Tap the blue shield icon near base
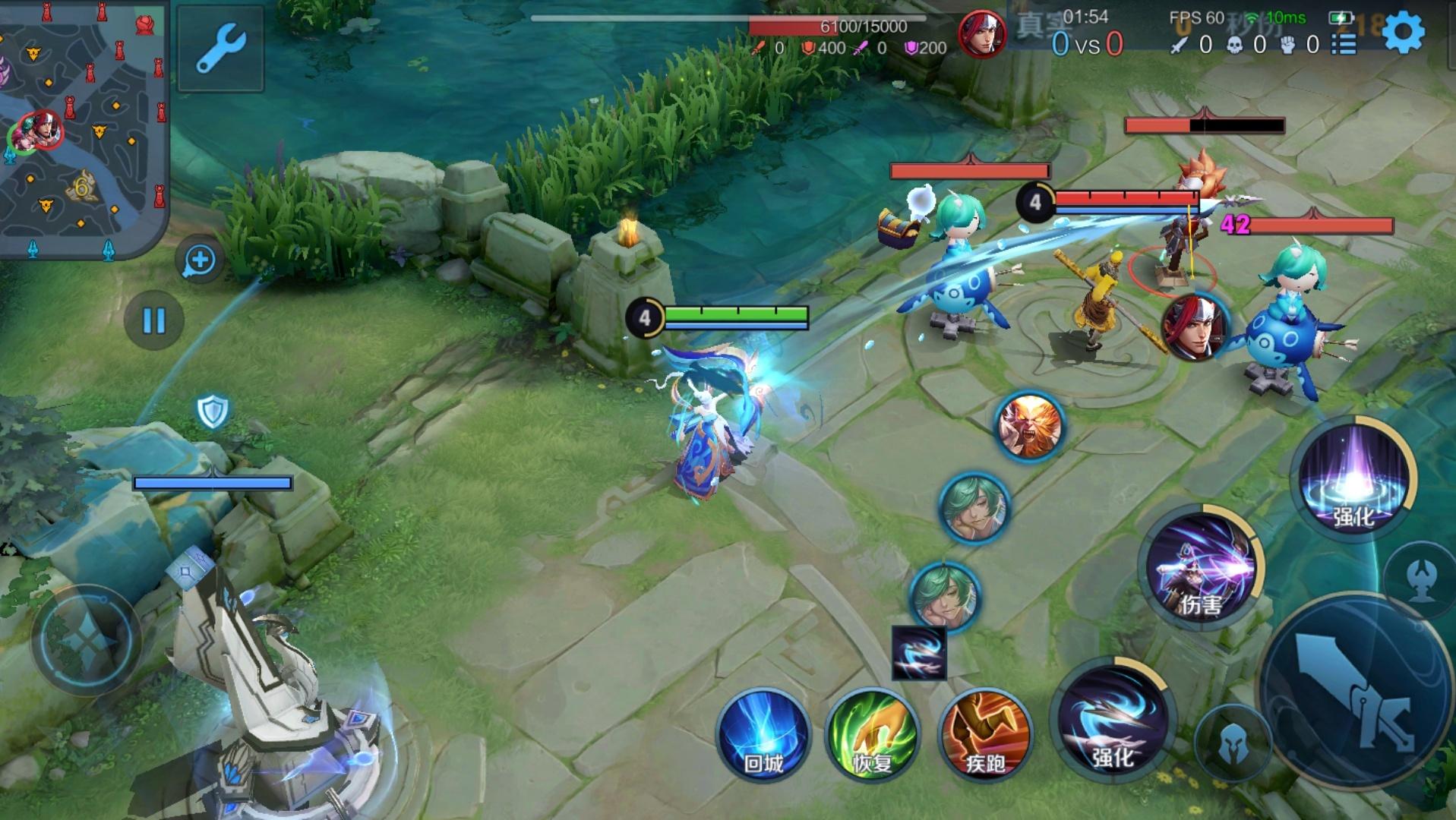 point(213,412)
